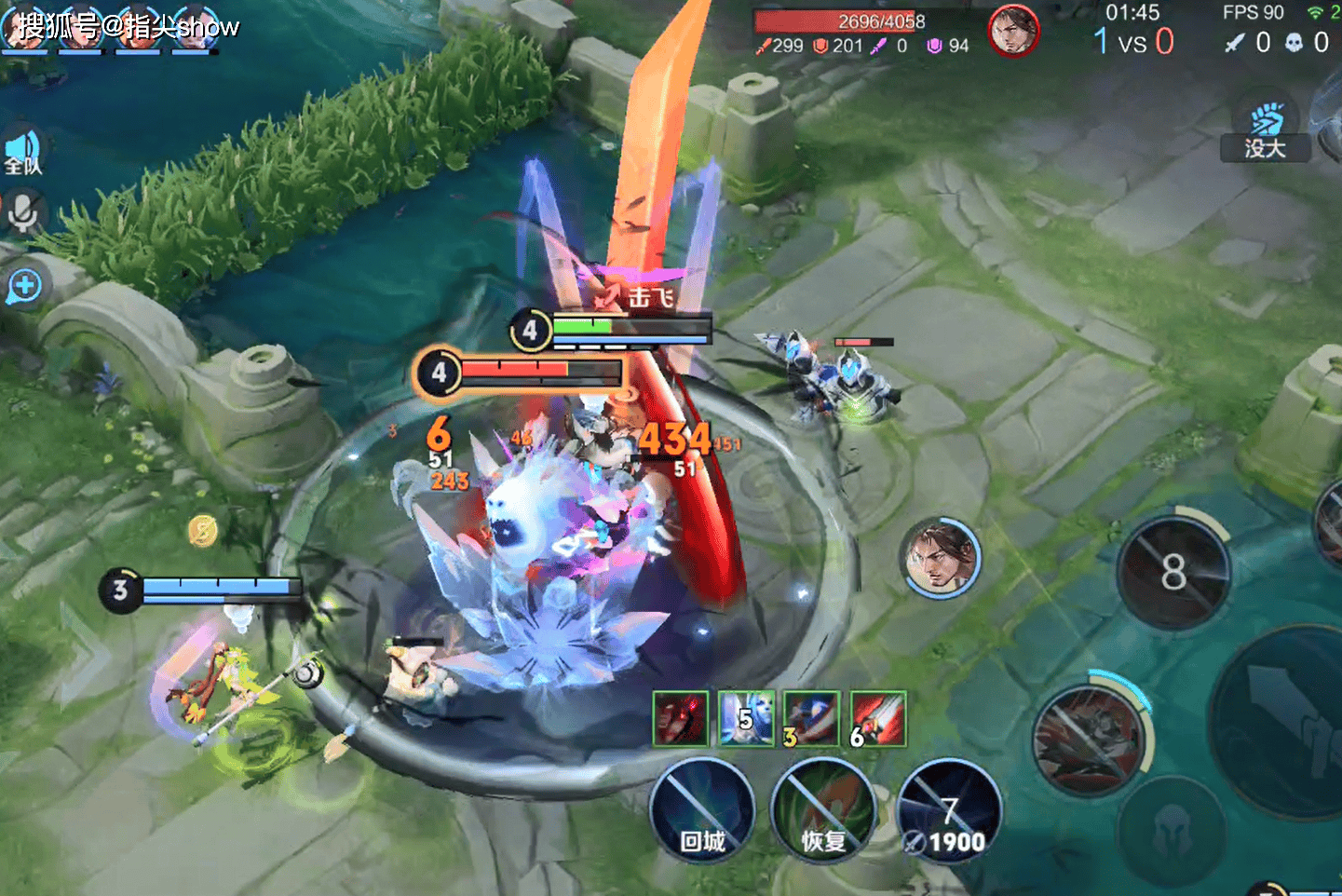The image size is (1342, 896).
Task: Open the chat bubble with plus sign
Action: [x=24, y=286]
